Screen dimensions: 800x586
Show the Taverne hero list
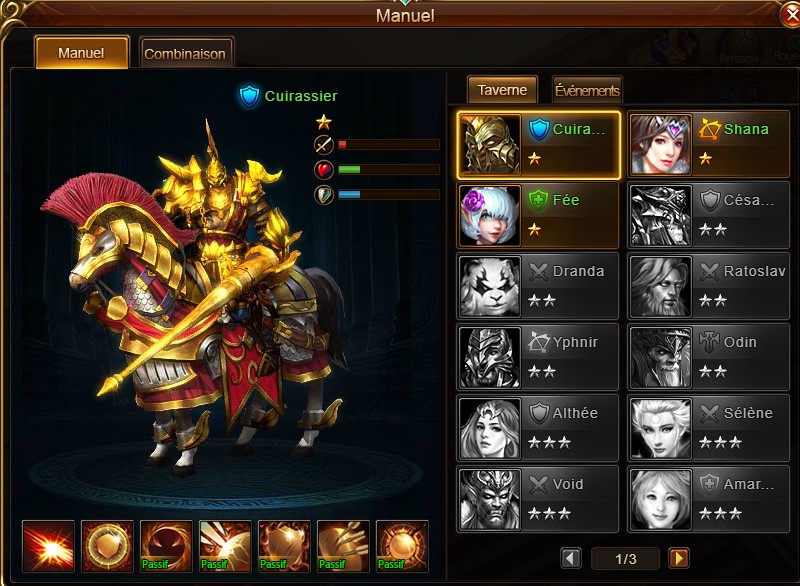(502, 90)
